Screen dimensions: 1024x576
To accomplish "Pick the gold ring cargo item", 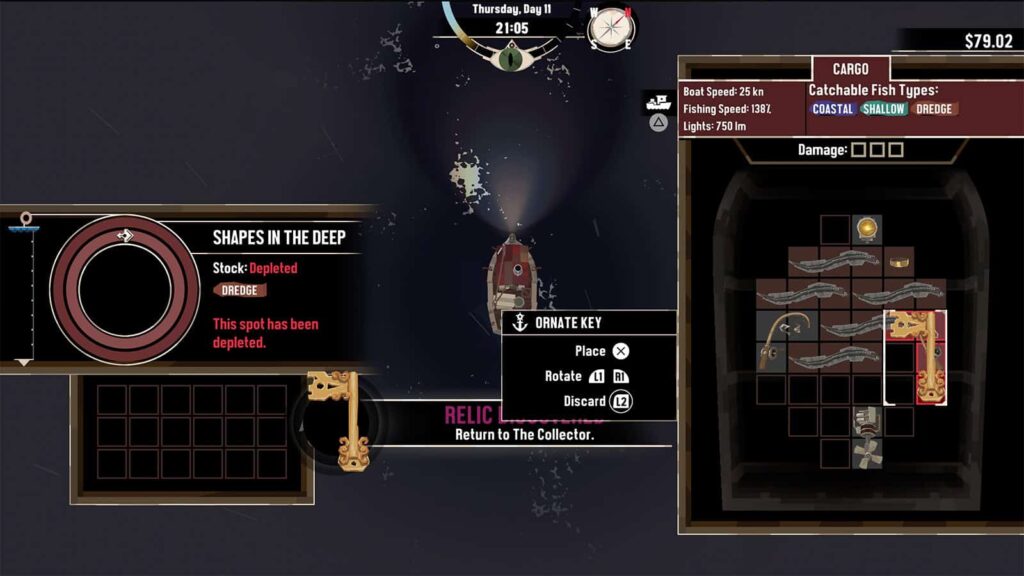I will [x=899, y=262].
